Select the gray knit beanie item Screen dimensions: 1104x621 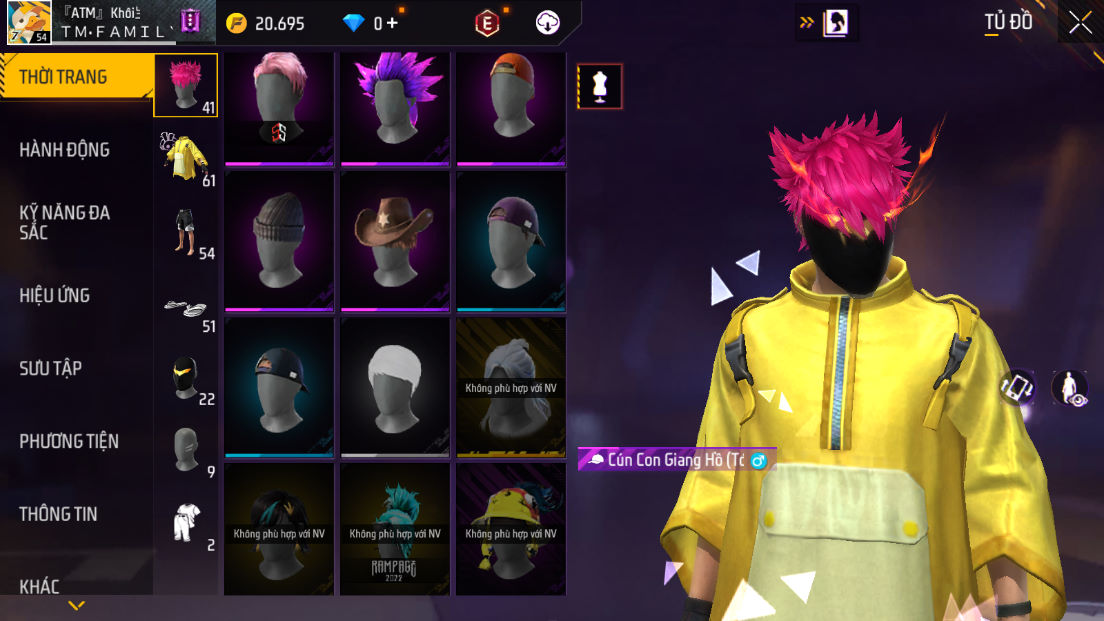(279, 241)
